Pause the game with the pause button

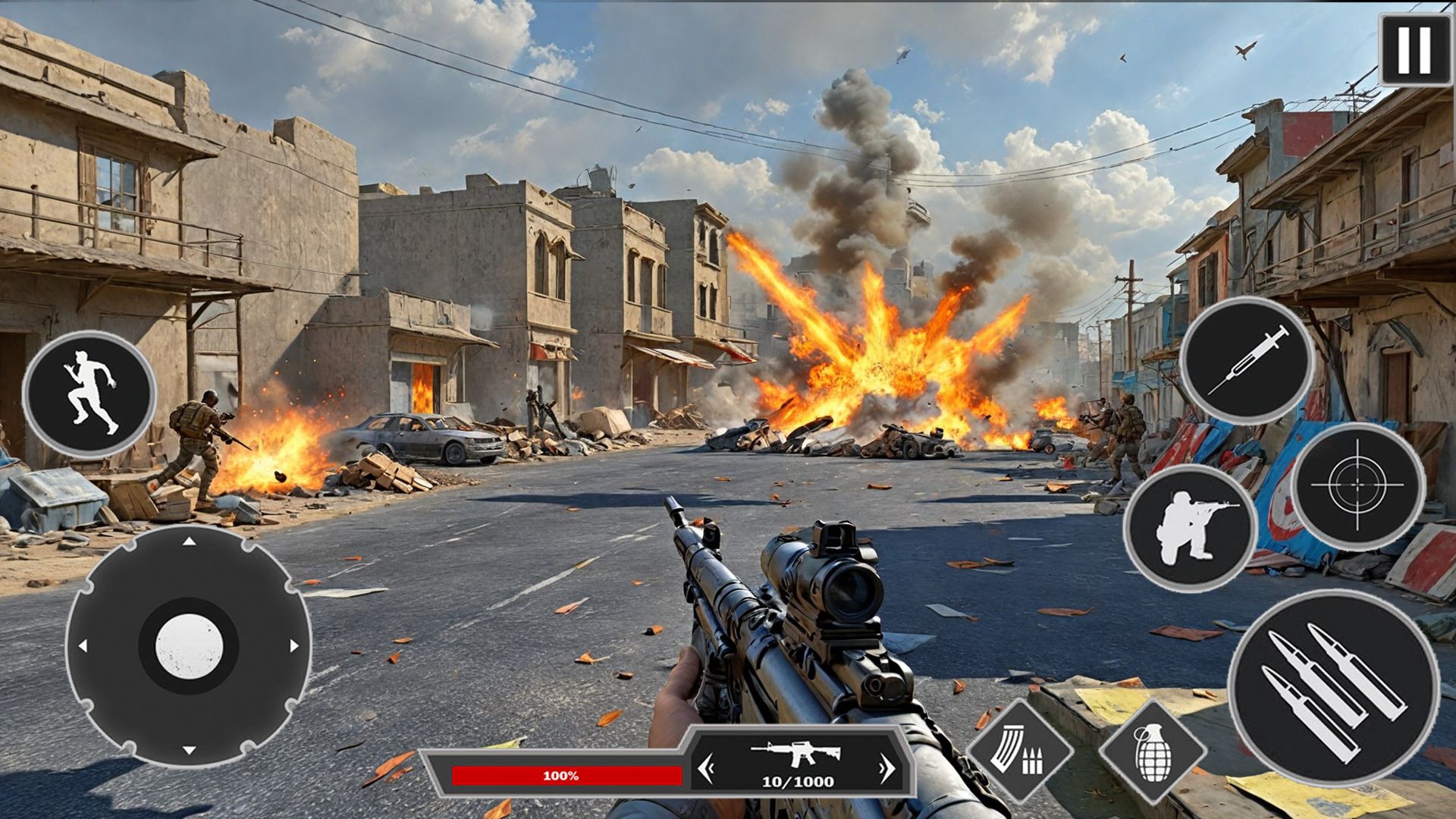[x=1414, y=49]
